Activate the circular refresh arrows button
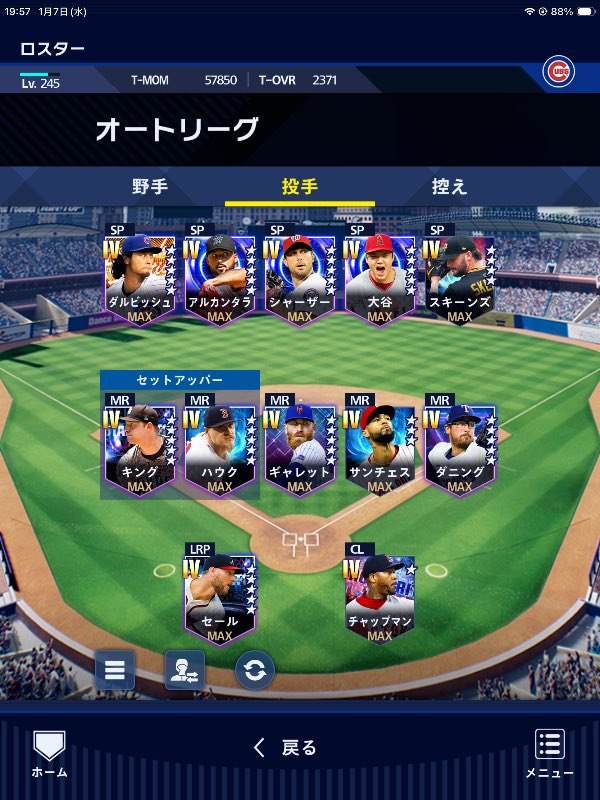The image size is (600, 800). (255, 670)
